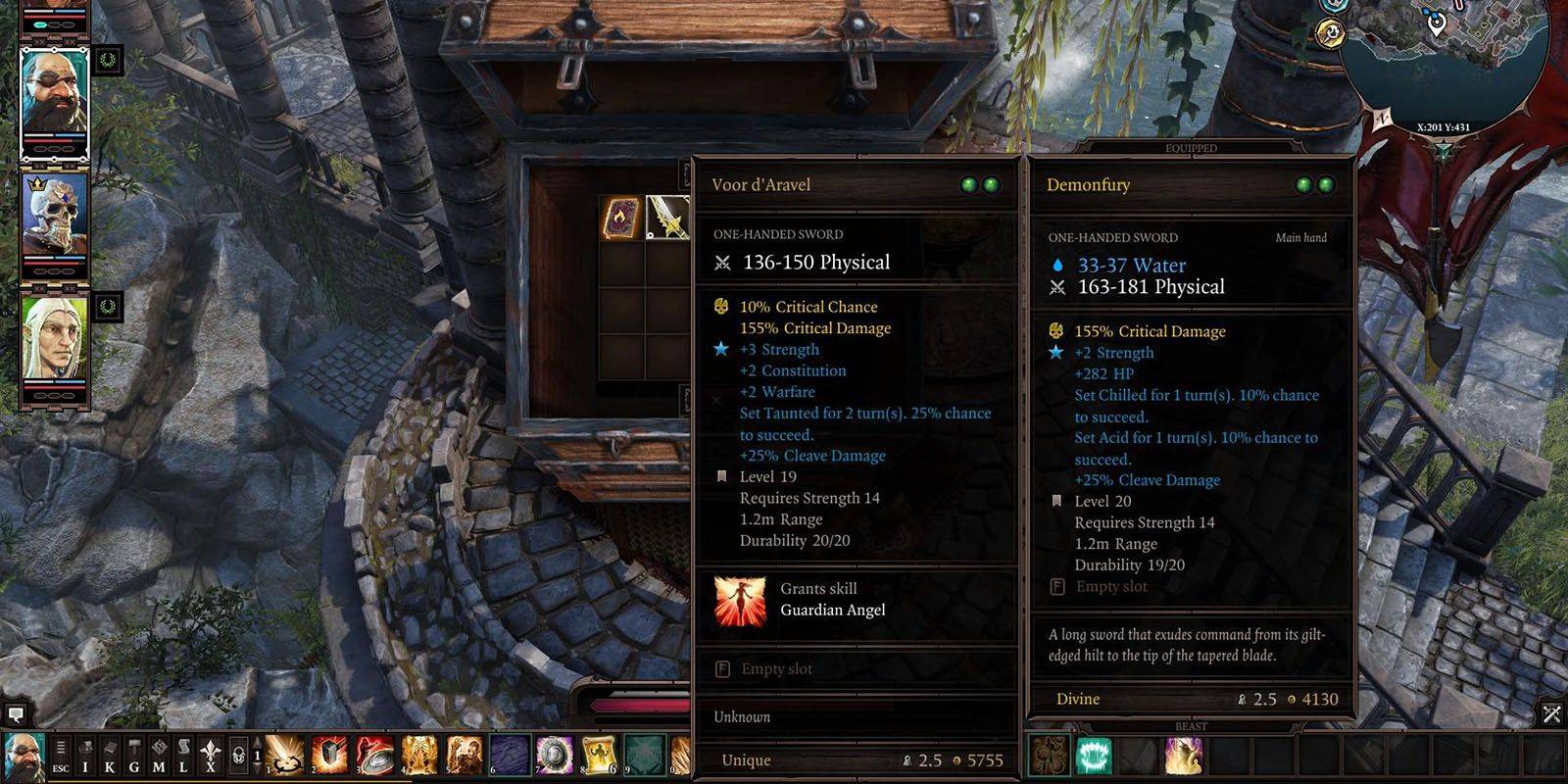This screenshot has width=1568, height=784.
Task: Toggle the hotbar padlock
Action: click(238, 757)
